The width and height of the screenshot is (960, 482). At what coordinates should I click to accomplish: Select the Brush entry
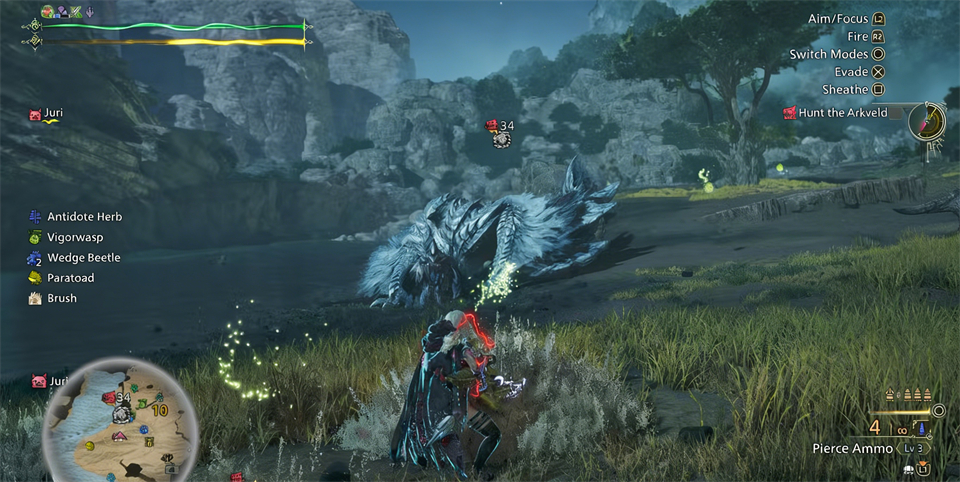click(x=62, y=298)
